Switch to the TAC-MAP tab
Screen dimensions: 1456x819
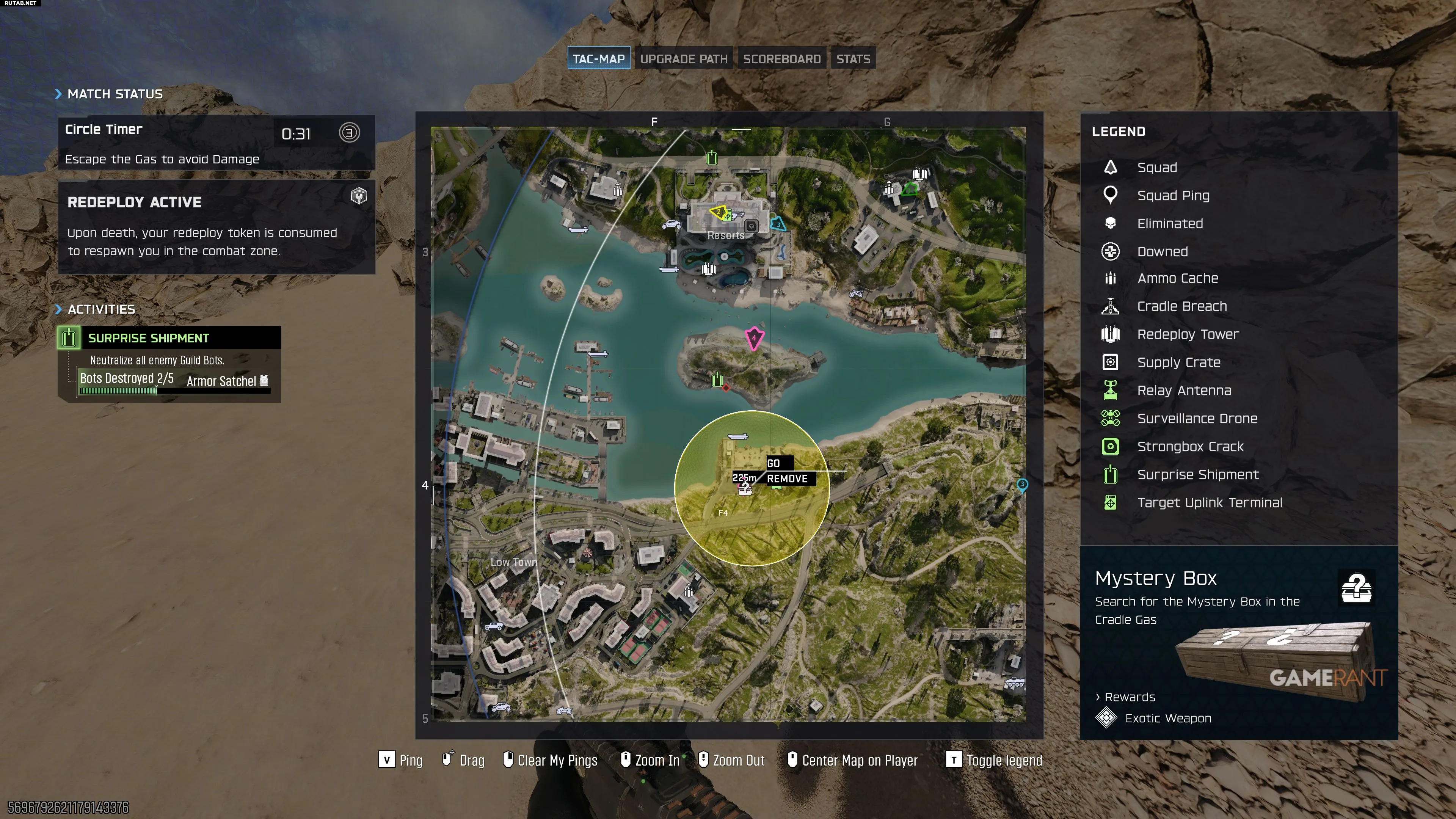(x=599, y=59)
